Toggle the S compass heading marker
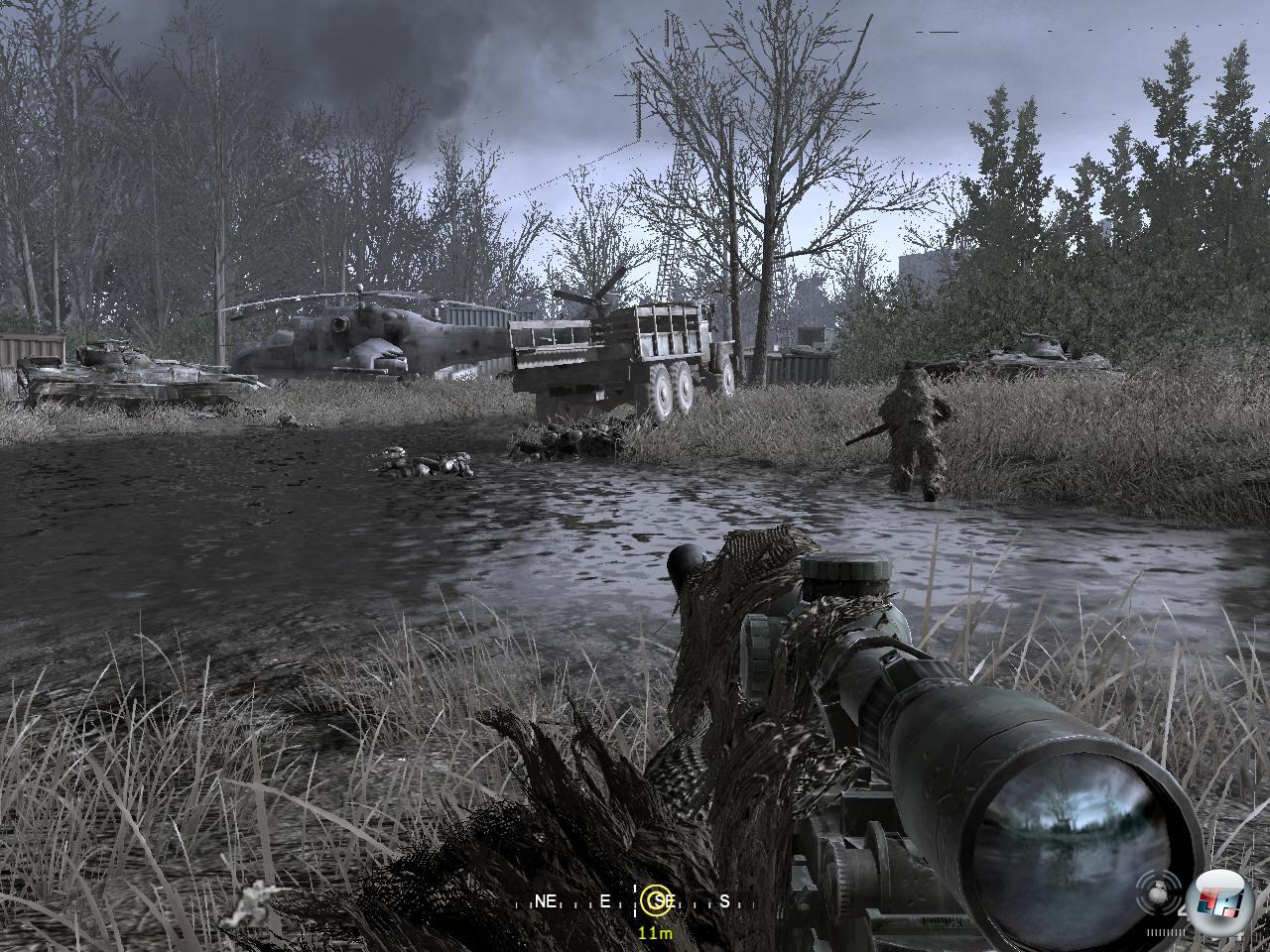Viewport: 1270px width, 952px height. [x=725, y=902]
